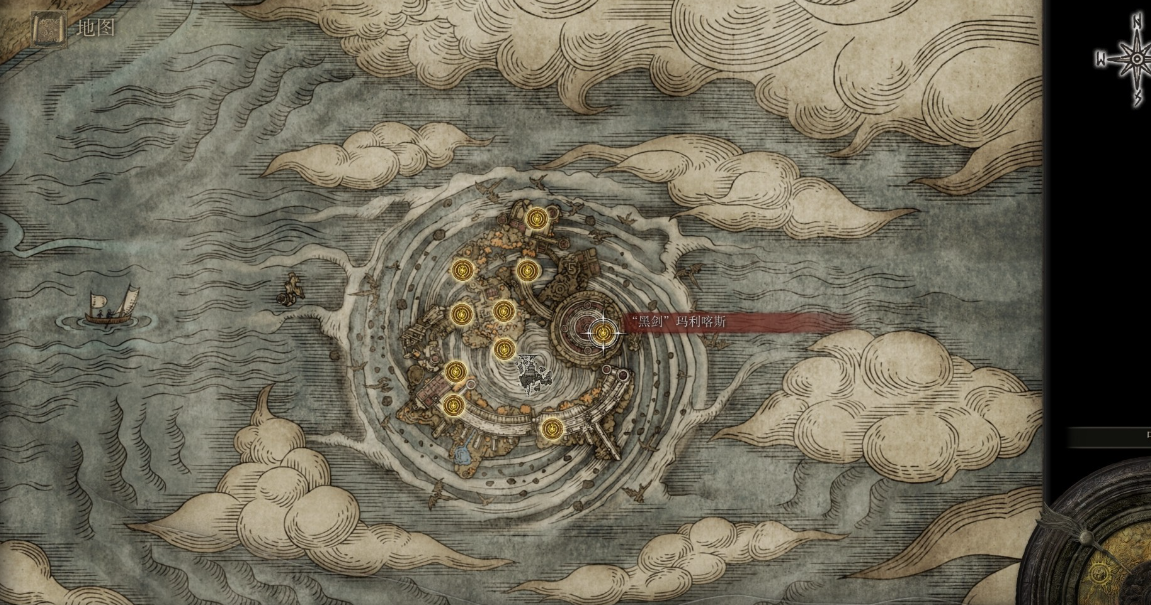Click the grey player position marker

(x=531, y=373)
